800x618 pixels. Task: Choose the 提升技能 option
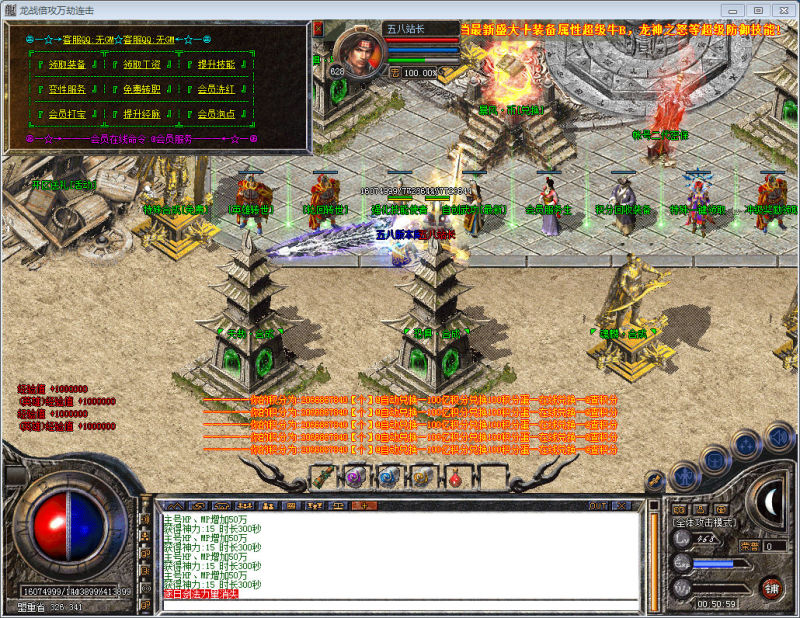point(216,64)
